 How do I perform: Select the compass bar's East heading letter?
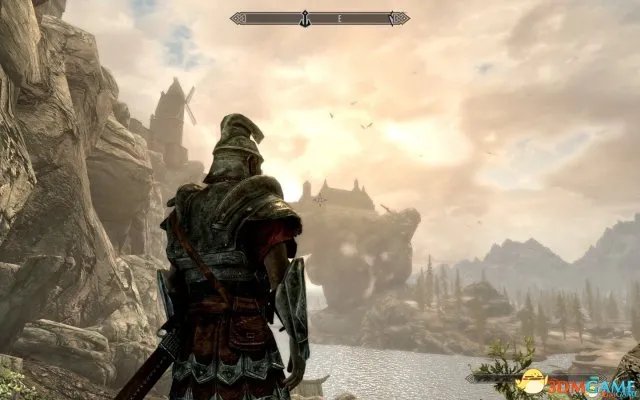(x=340, y=17)
